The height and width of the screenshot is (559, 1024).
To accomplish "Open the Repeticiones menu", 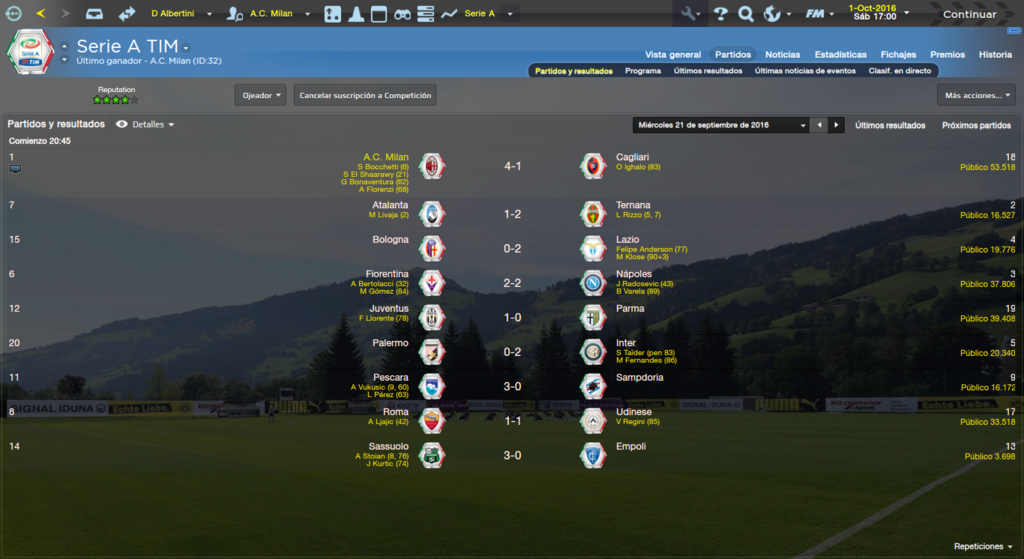I will pos(982,547).
